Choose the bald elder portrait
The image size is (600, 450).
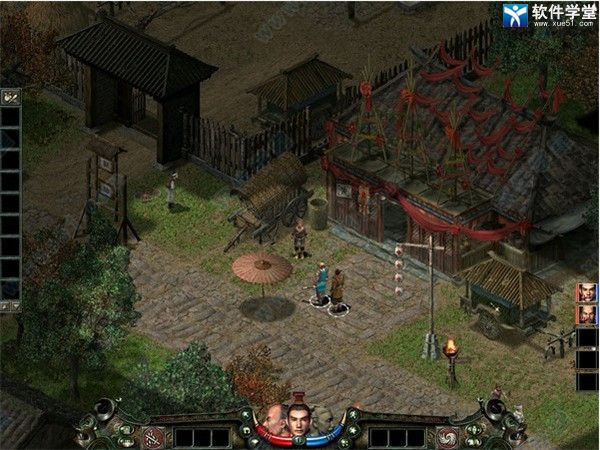click(x=272, y=421)
